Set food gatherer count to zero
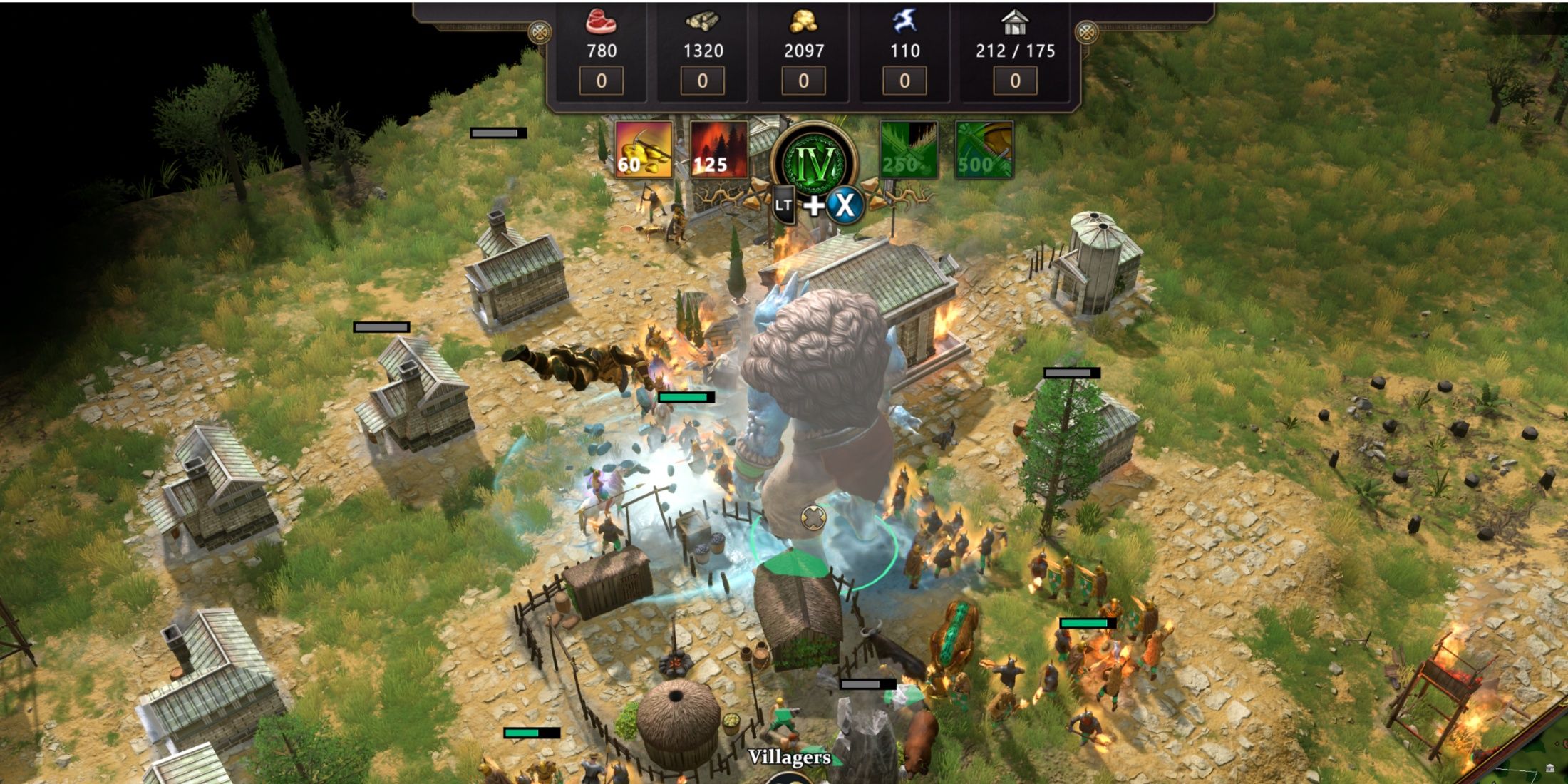The width and height of the screenshot is (1568, 784). [601, 81]
